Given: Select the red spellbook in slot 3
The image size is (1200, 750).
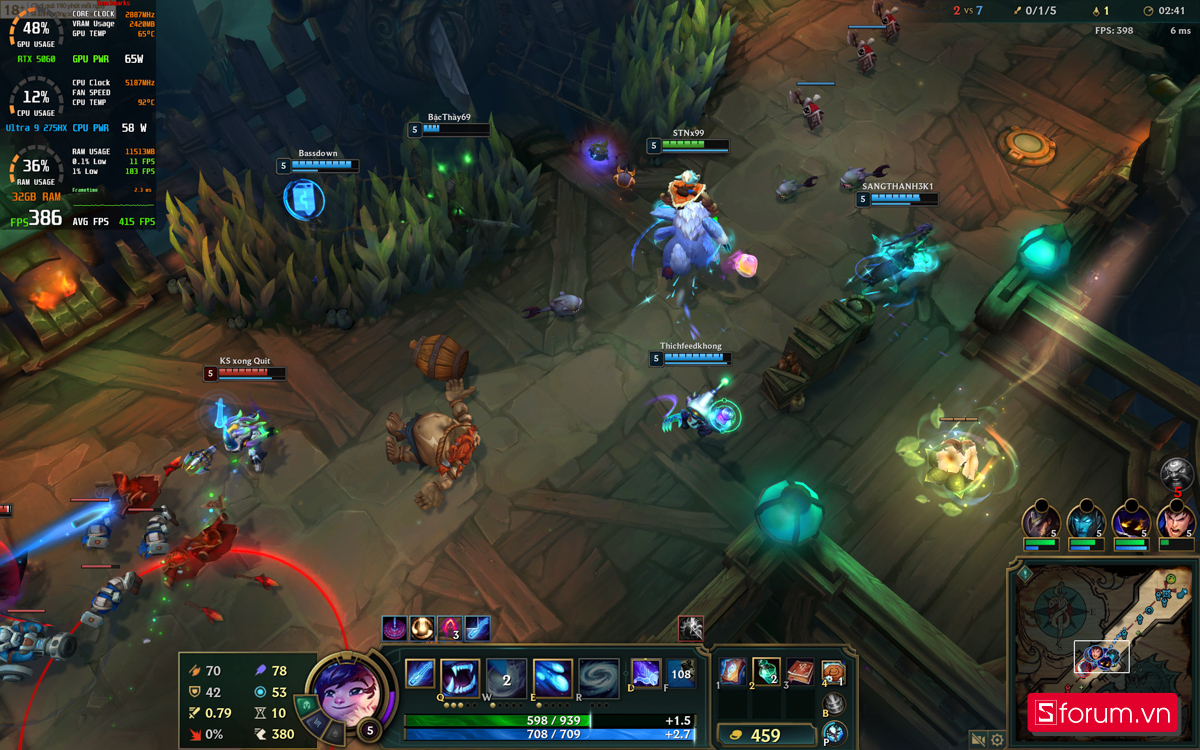Looking at the screenshot, I should pyautogui.click(x=800, y=673).
